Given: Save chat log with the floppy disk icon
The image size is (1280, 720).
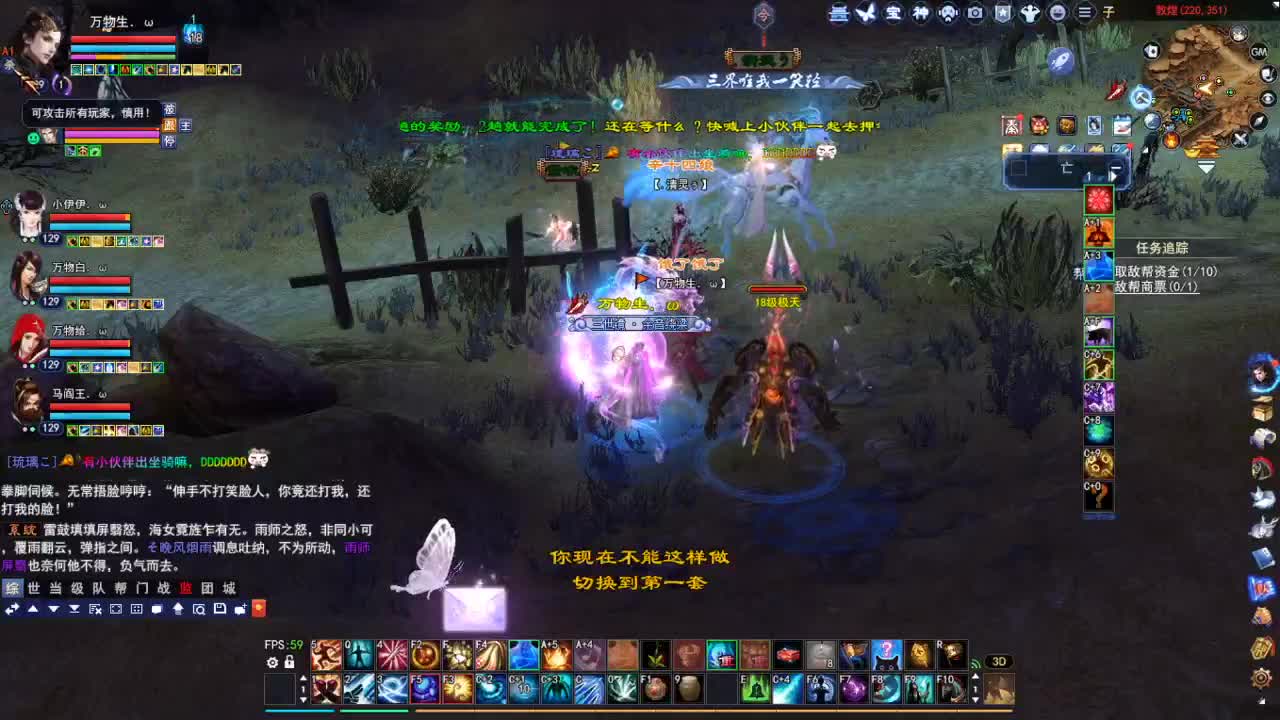Looking at the screenshot, I should [219, 609].
